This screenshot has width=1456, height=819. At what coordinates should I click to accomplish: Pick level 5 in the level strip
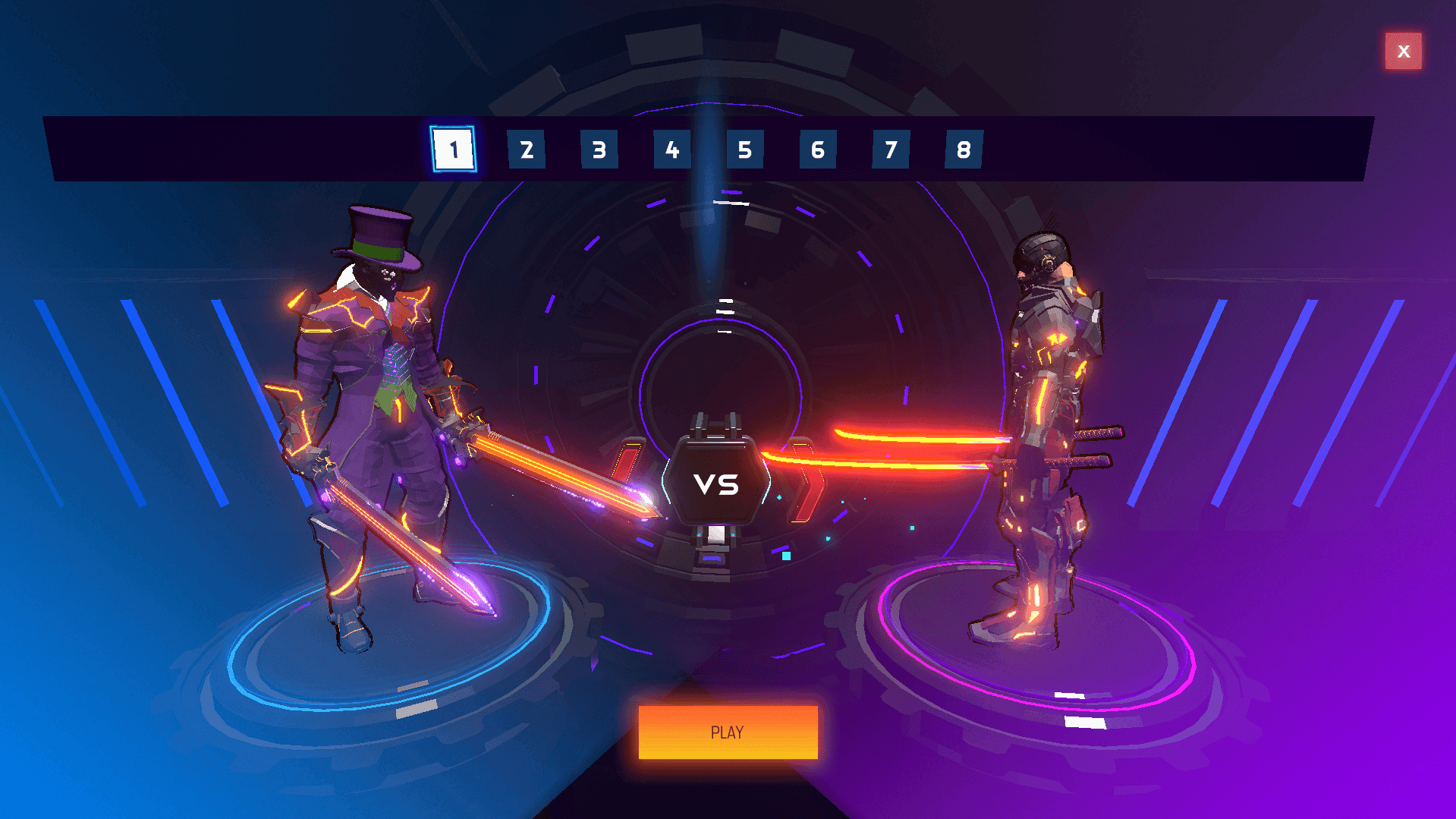744,150
